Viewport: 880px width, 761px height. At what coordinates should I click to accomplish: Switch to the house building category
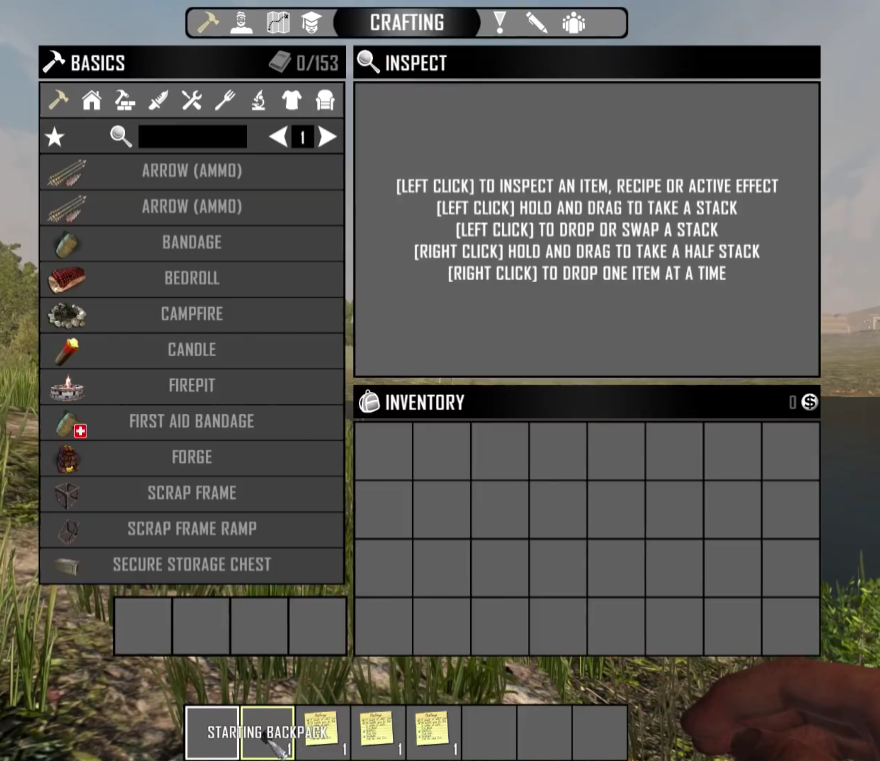click(91, 100)
